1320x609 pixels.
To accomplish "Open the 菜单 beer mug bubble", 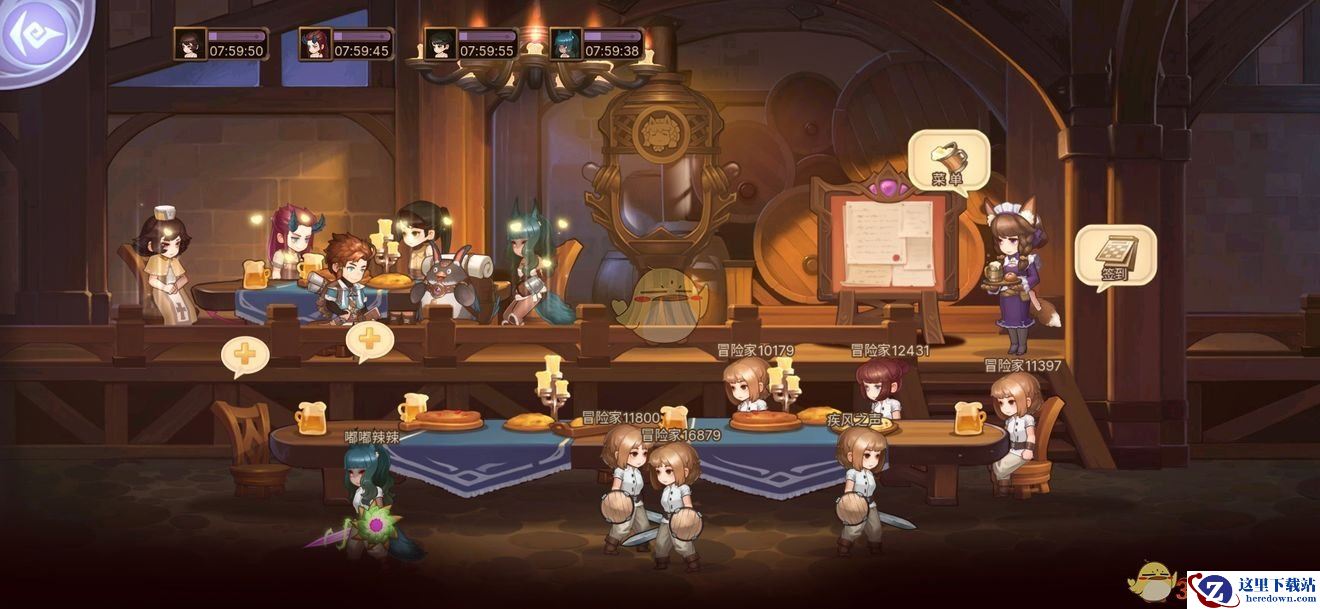I will click(x=948, y=160).
